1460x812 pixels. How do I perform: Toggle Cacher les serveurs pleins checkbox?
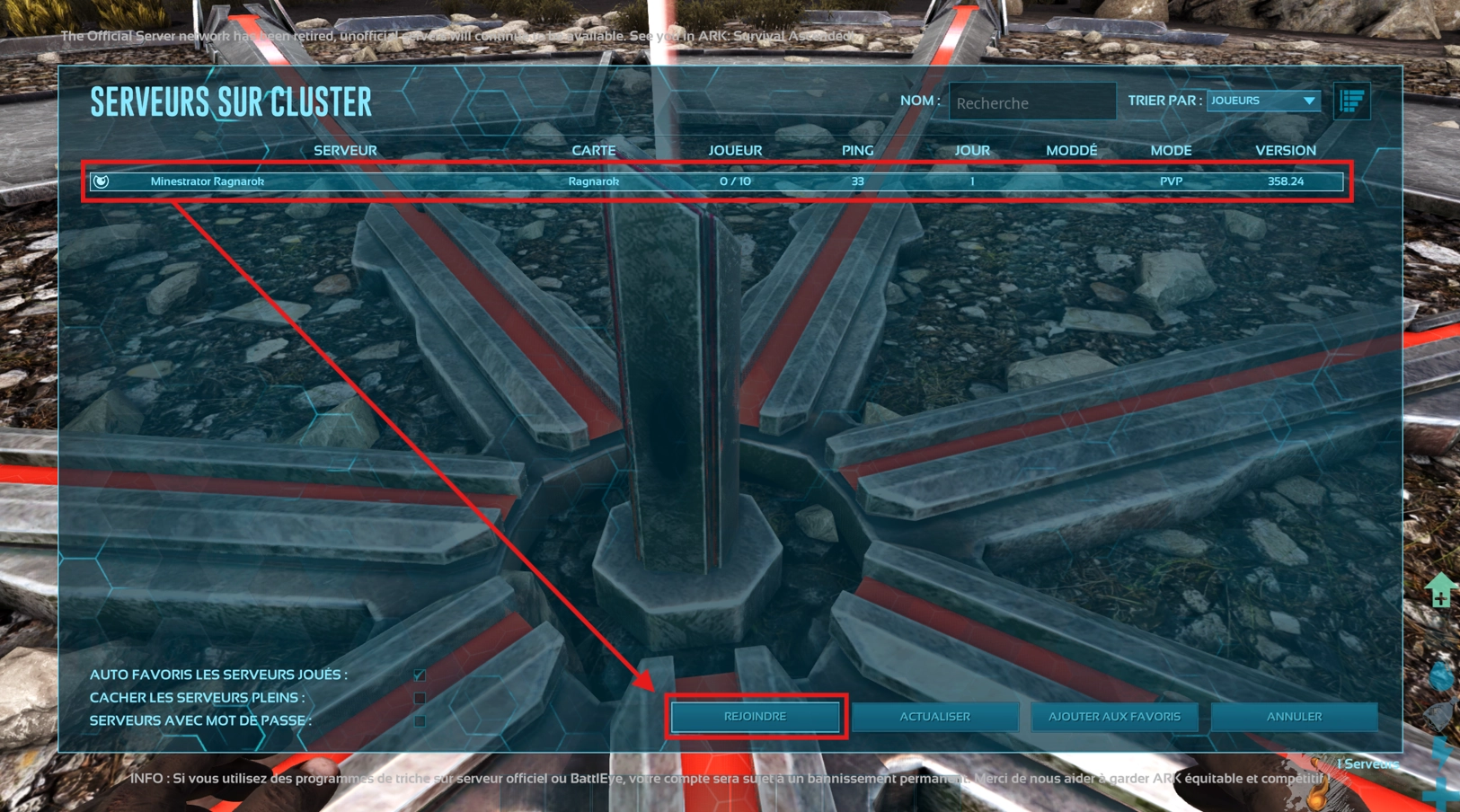420,698
